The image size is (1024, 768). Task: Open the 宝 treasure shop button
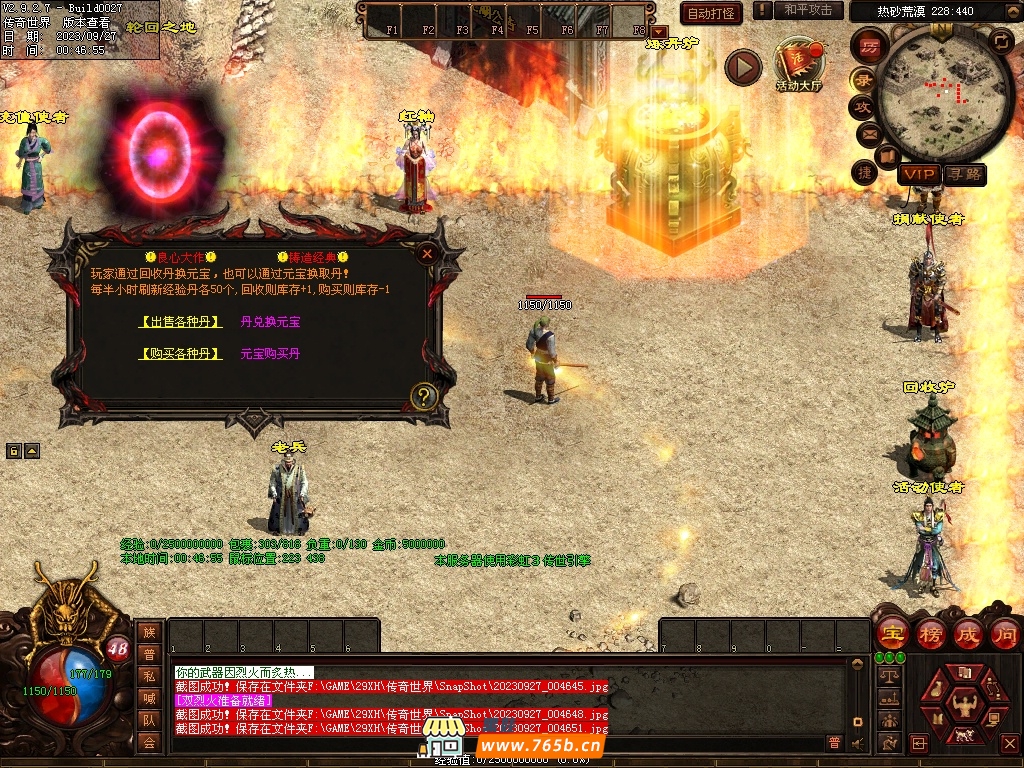pyautogui.click(x=892, y=633)
